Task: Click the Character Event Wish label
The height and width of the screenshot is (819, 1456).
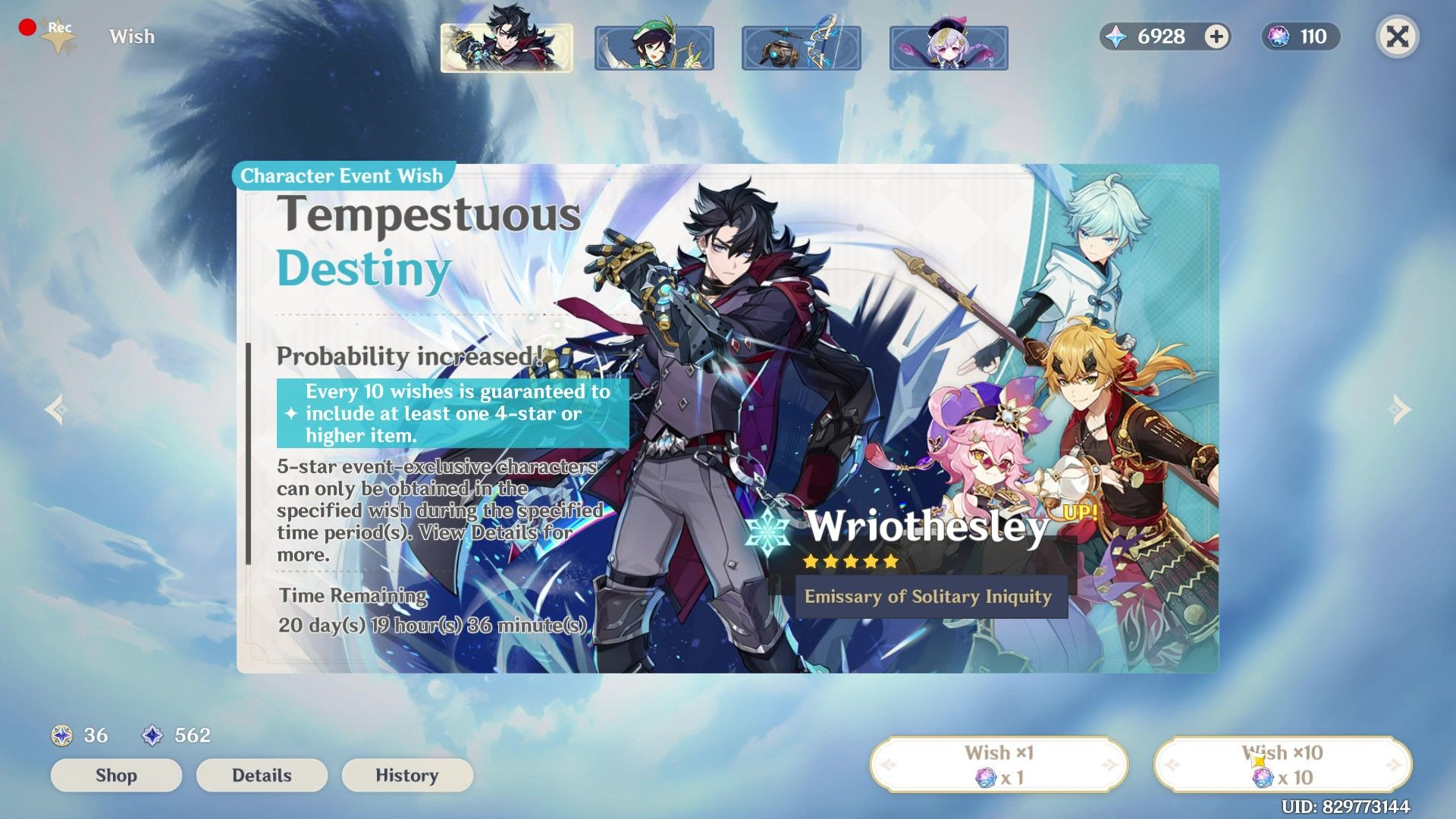Action: pyautogui.click(x=340, y=176)
